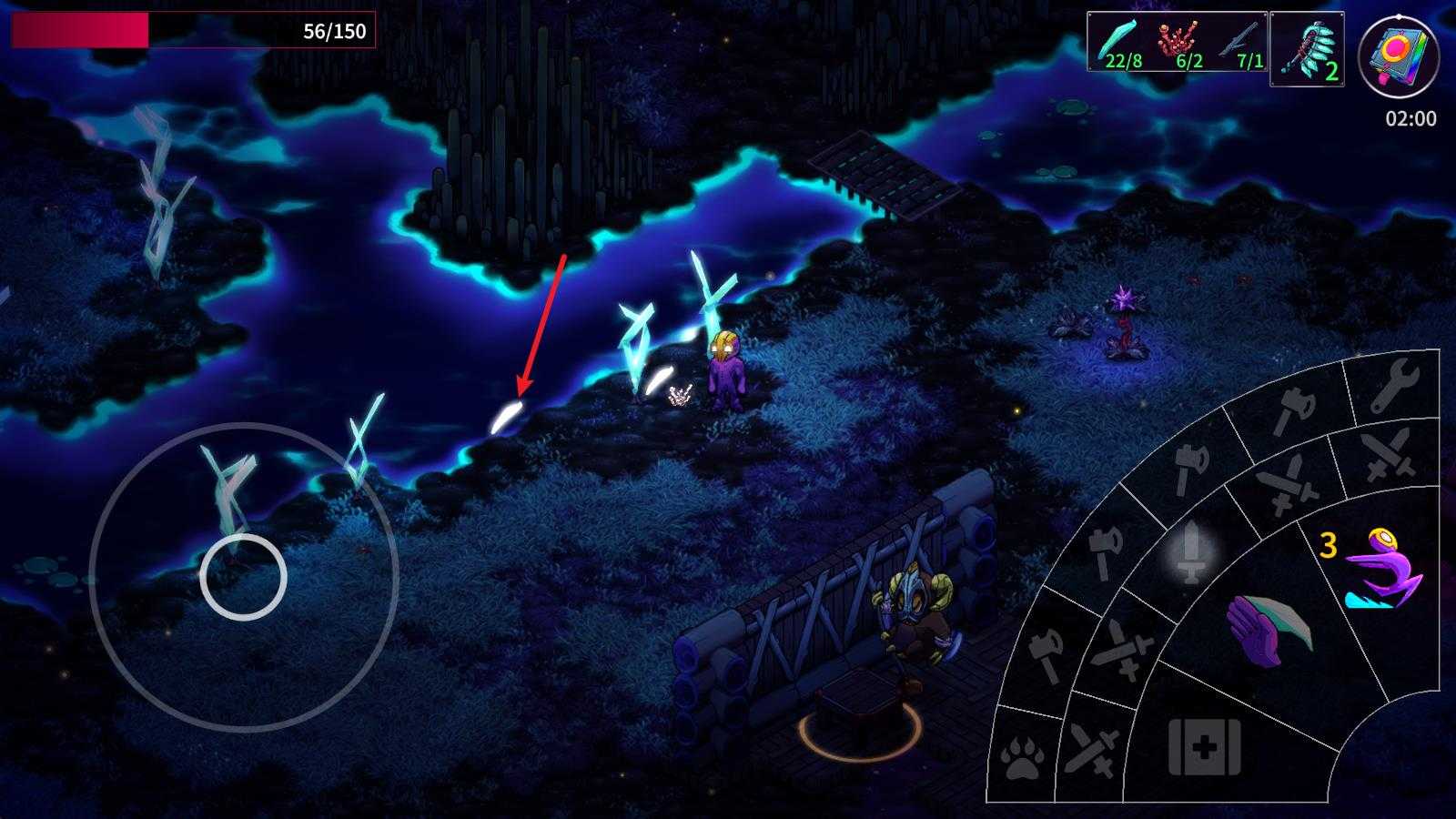
Task: Open the tracked recipe ingredients panel
Action: (1178, 42)
